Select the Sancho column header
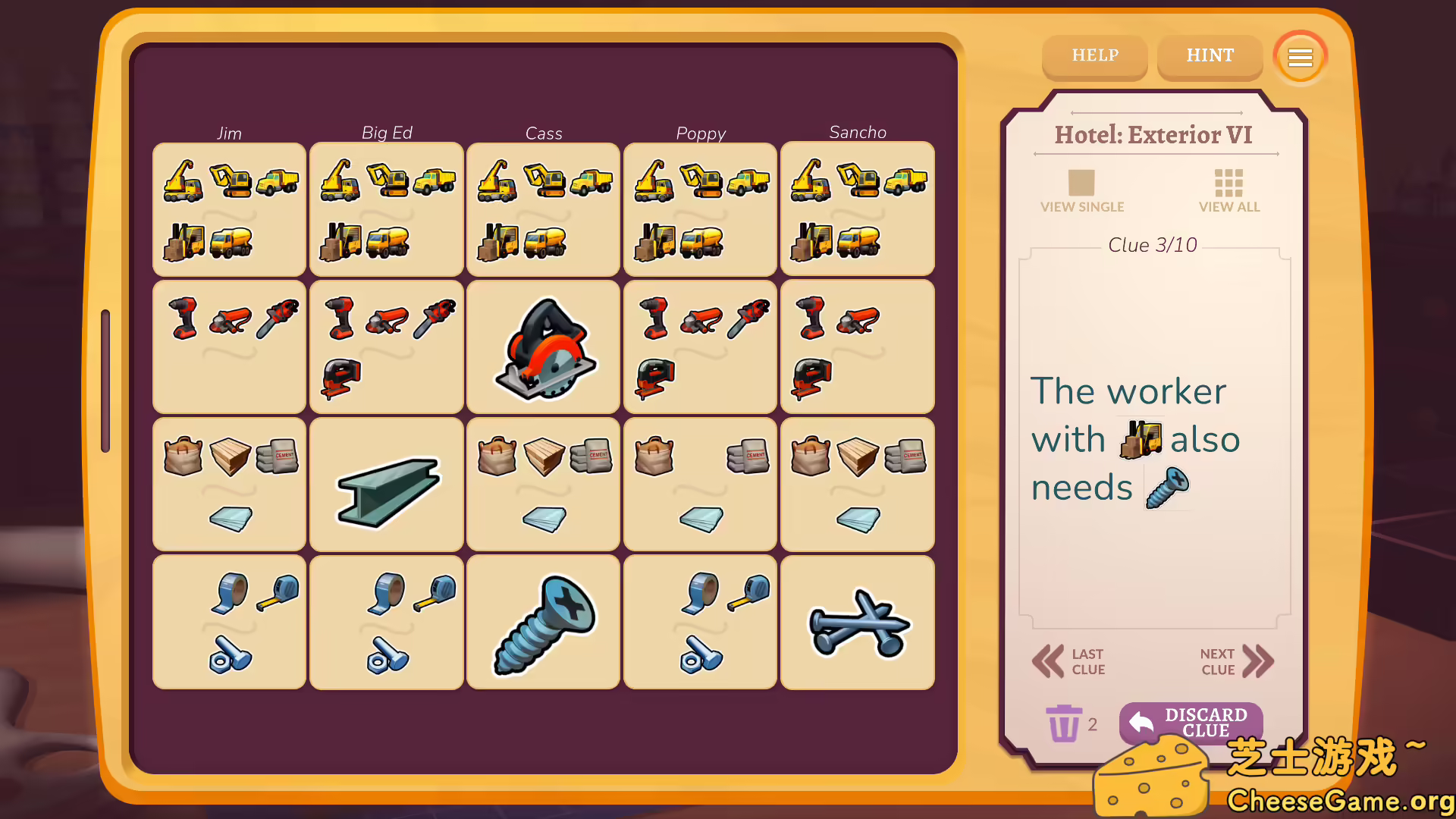This screenshot has width=1456, height=819. (858, 132)
